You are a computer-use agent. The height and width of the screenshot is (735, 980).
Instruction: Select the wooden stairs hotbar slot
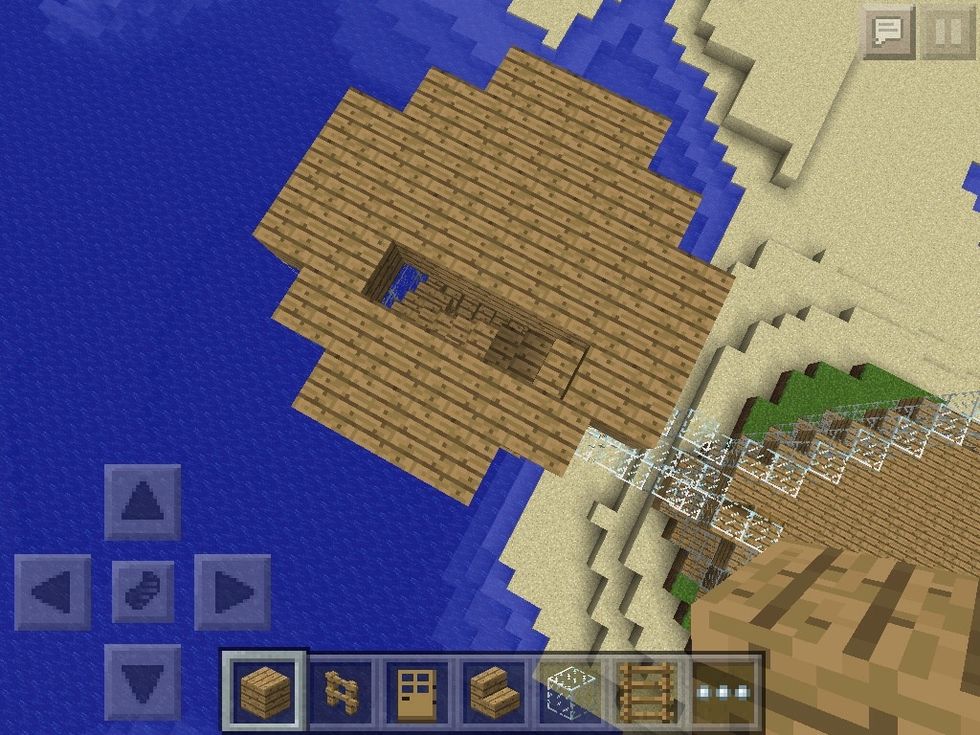pyautogui.click(x=494, y=690)
